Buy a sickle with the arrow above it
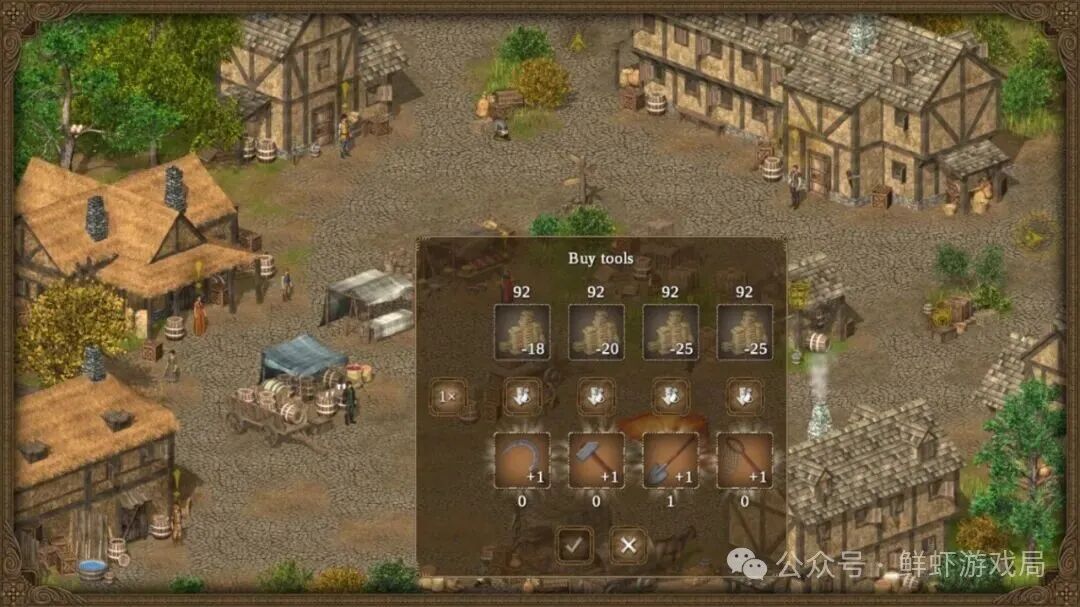The height and width of the screenshot is (607, 1080). pos(522,397)
